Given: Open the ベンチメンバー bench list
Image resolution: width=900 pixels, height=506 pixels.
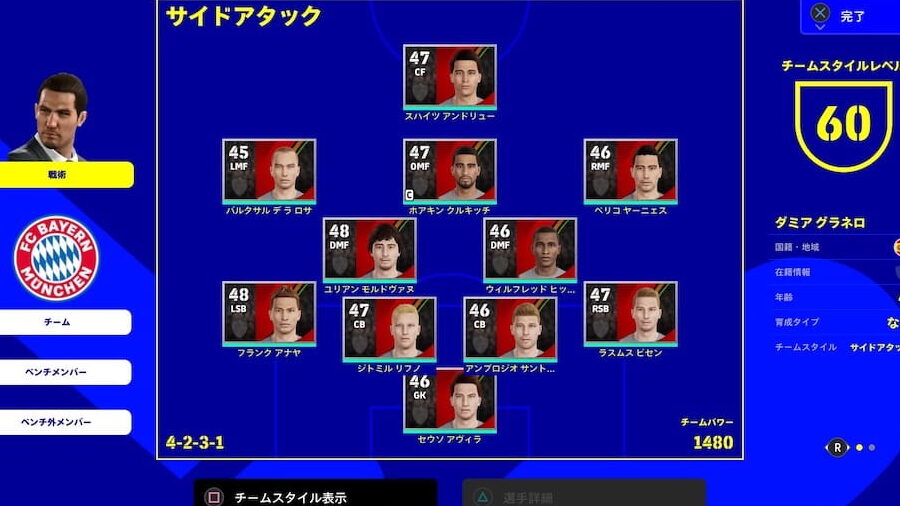Looking at the screenshot, I should (x=66, y=372).
